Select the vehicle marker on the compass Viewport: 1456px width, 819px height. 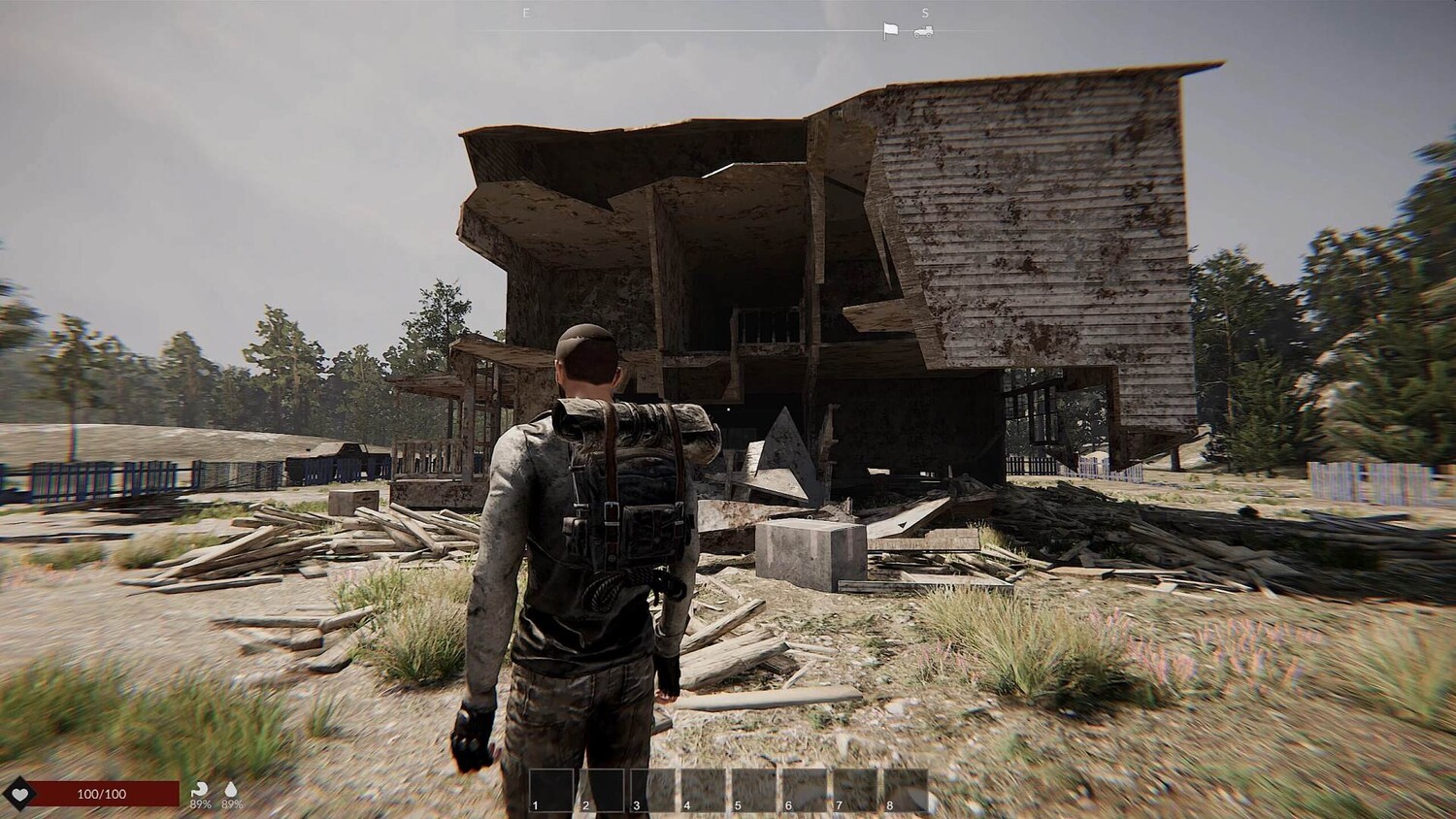[923, 31]
